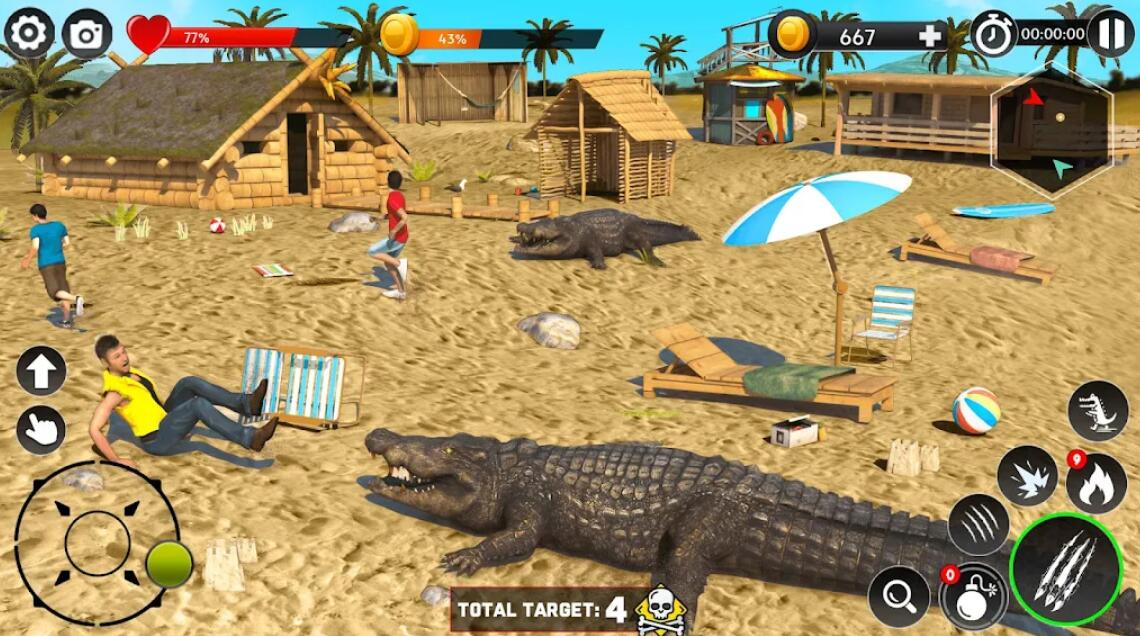Tap the pointing hand interact button
Viewport: 1140px width, 636px height.
coord(41,430)
